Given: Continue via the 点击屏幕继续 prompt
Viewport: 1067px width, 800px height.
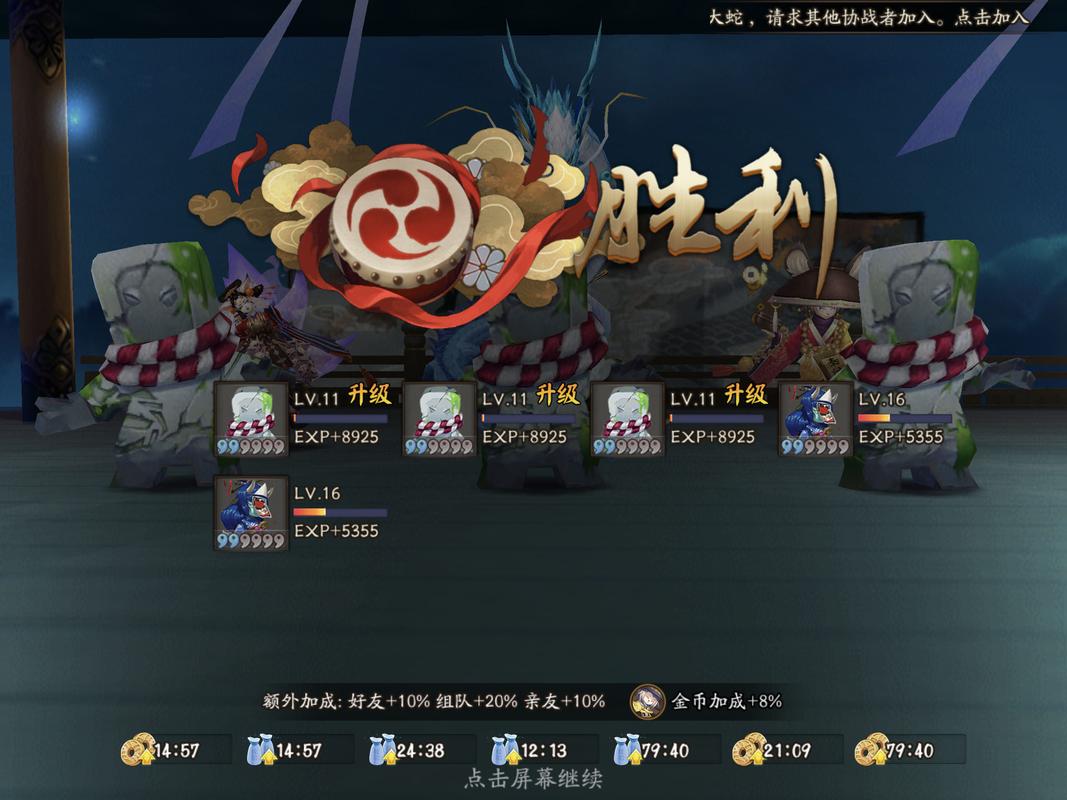Looking at the screenshot, I should pos(533,778).
